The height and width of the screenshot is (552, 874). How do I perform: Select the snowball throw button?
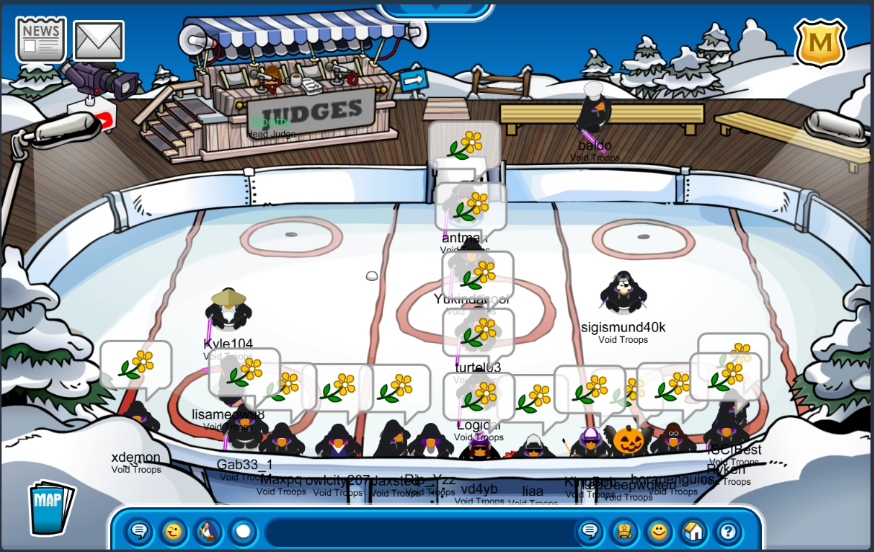coord(242,531)
